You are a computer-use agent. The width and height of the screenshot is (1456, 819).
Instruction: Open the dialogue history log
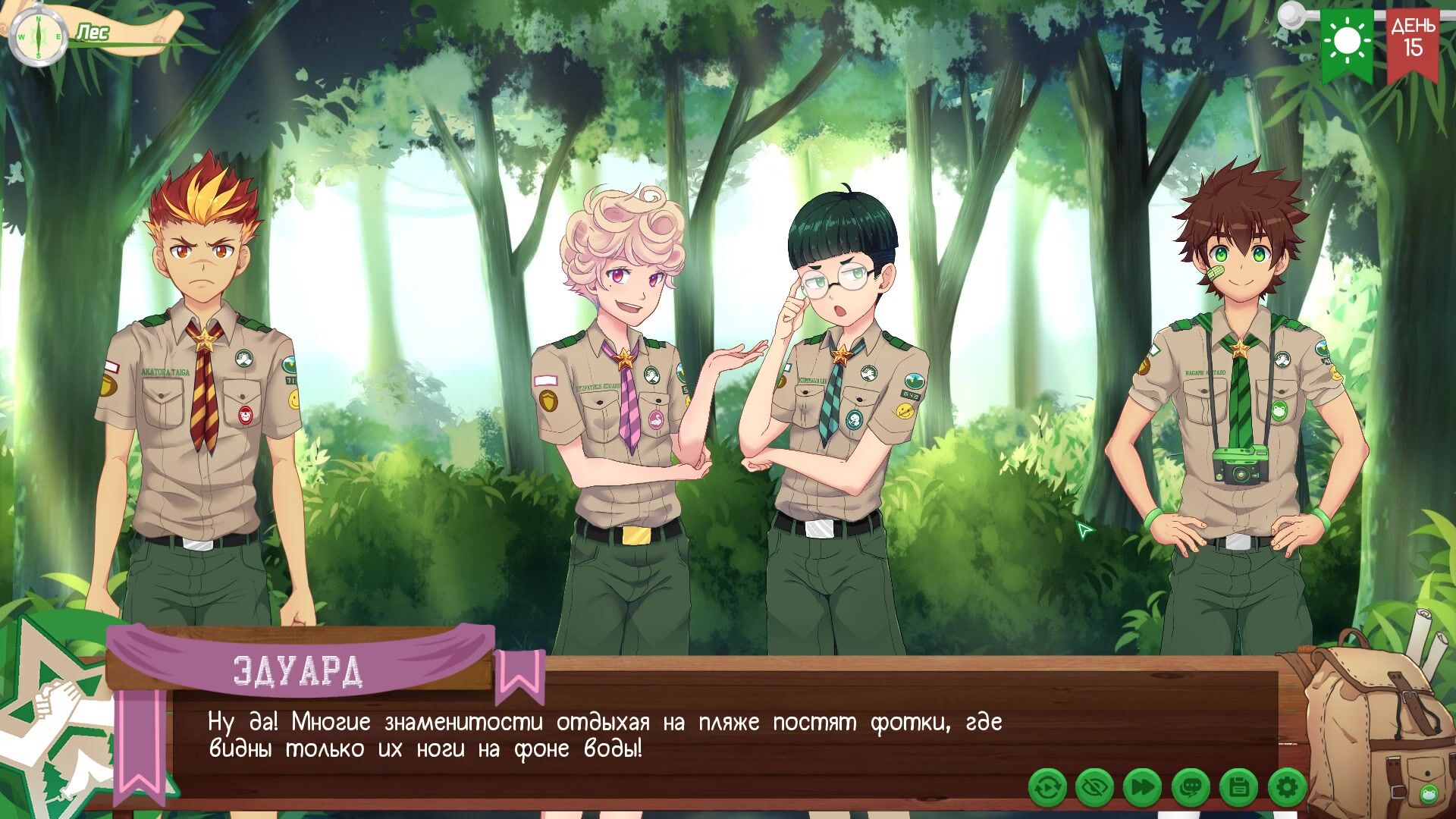1191,787
